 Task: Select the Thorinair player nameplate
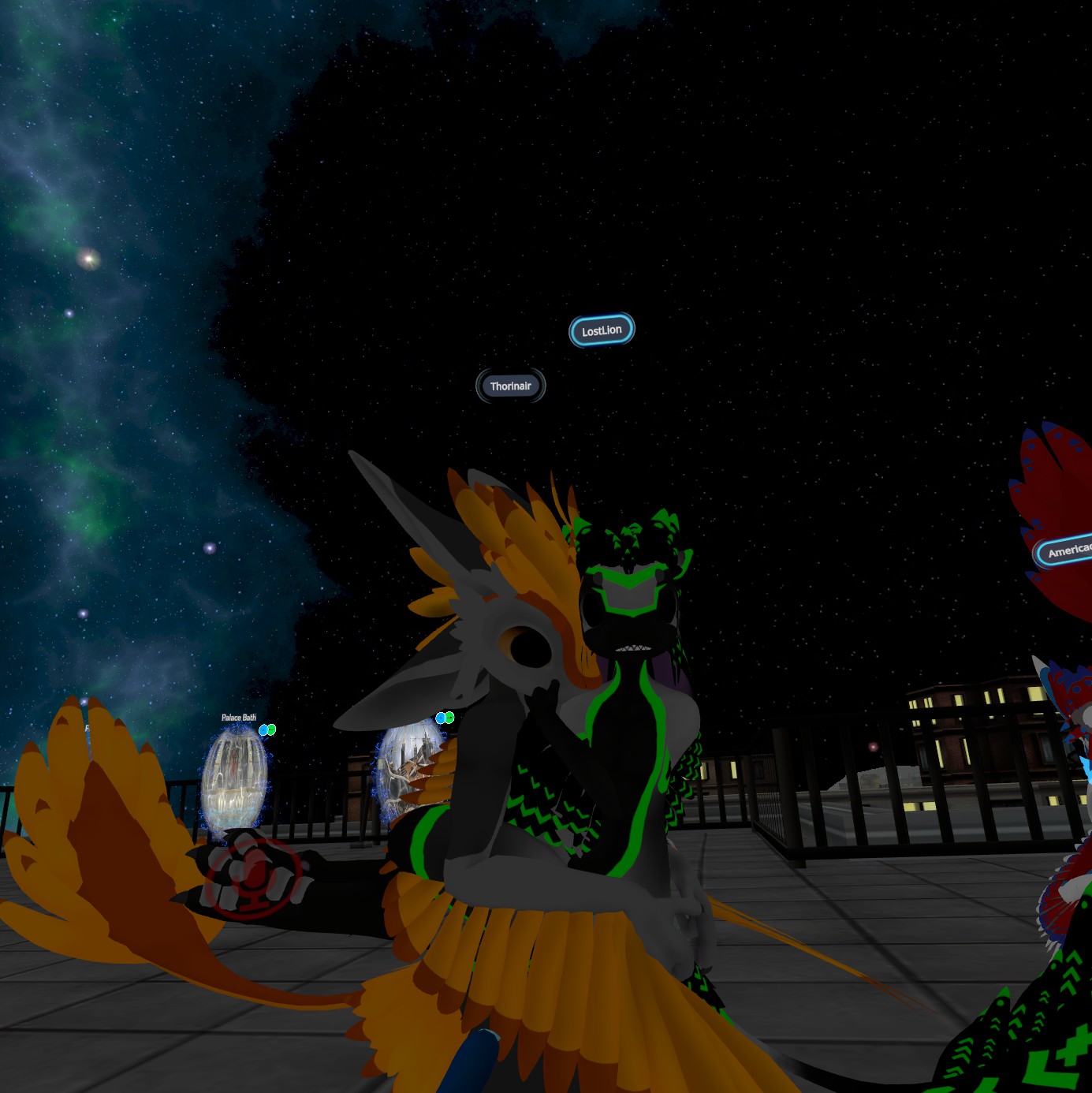click(x=511, y=386)
